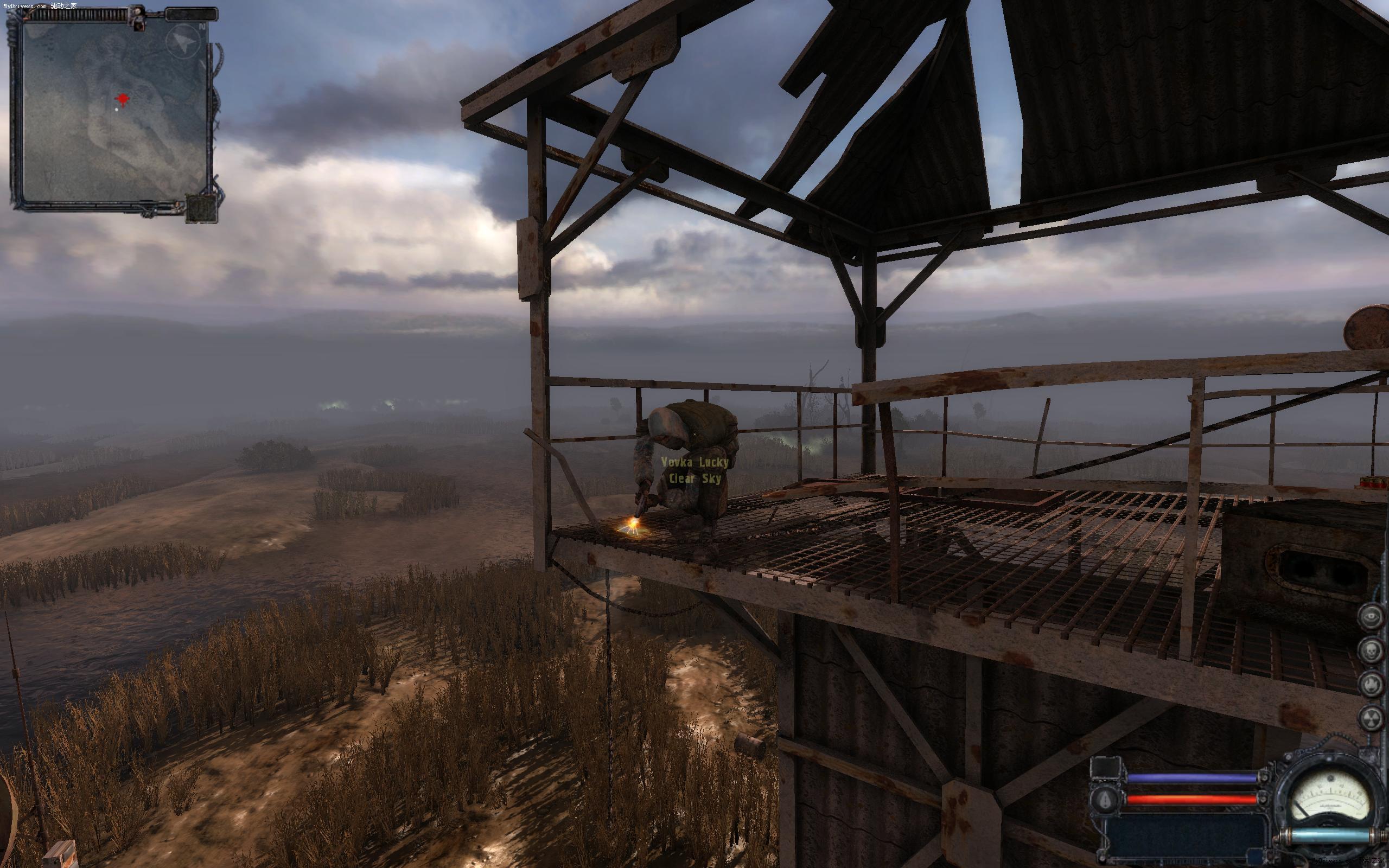
Task: Click the eye psy-emission indicator icon
Action: pyautogui.click(x=1371, y=617)
